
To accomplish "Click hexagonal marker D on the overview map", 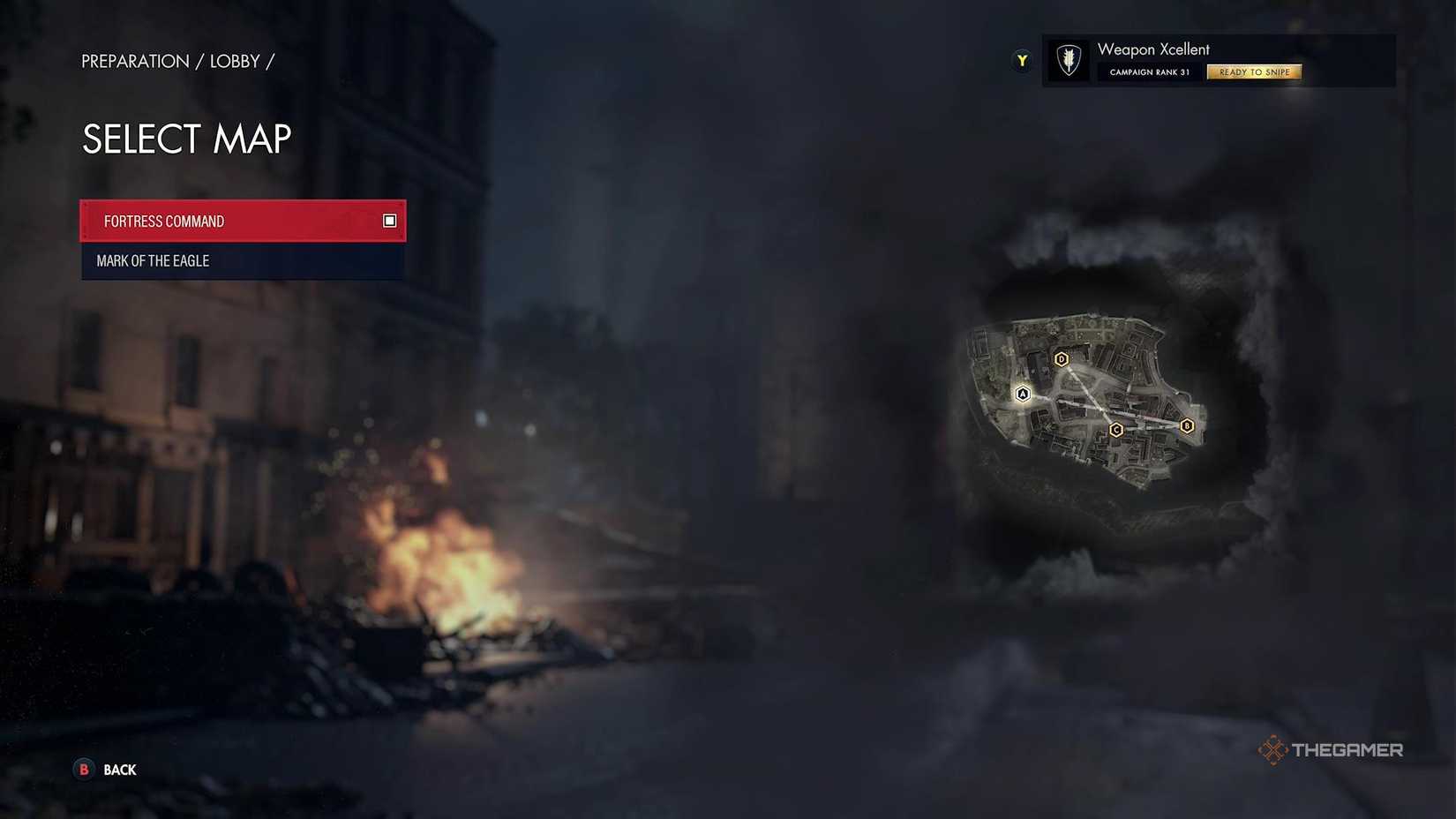I will (1061, 359).
